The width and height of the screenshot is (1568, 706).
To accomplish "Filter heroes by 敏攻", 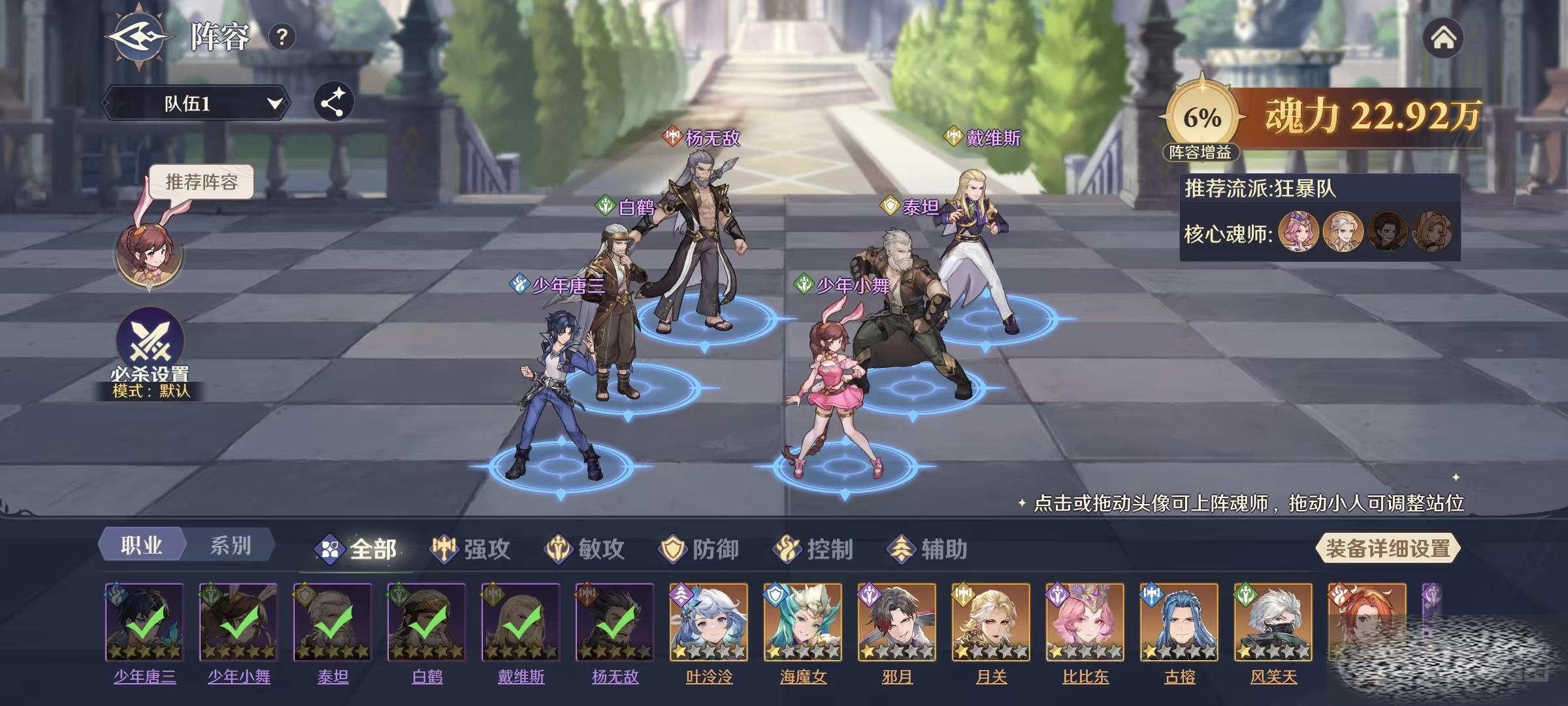I will [585, 549].
